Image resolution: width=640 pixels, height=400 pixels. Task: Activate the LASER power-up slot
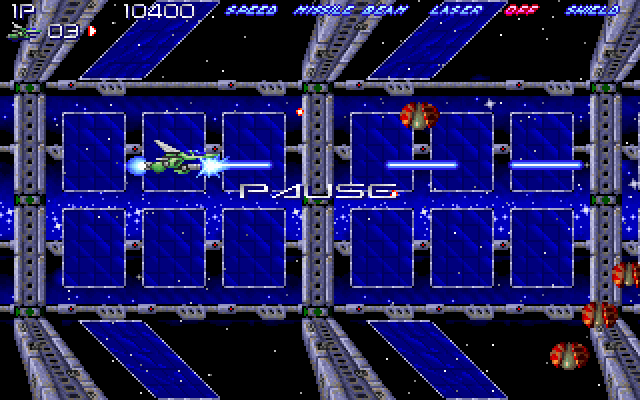[455, 11]
